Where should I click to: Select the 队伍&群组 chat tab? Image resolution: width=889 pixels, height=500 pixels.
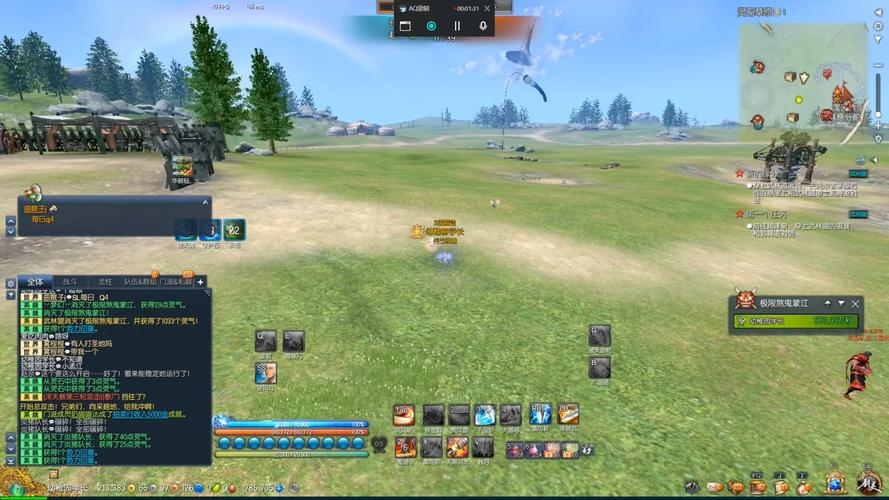141,282
